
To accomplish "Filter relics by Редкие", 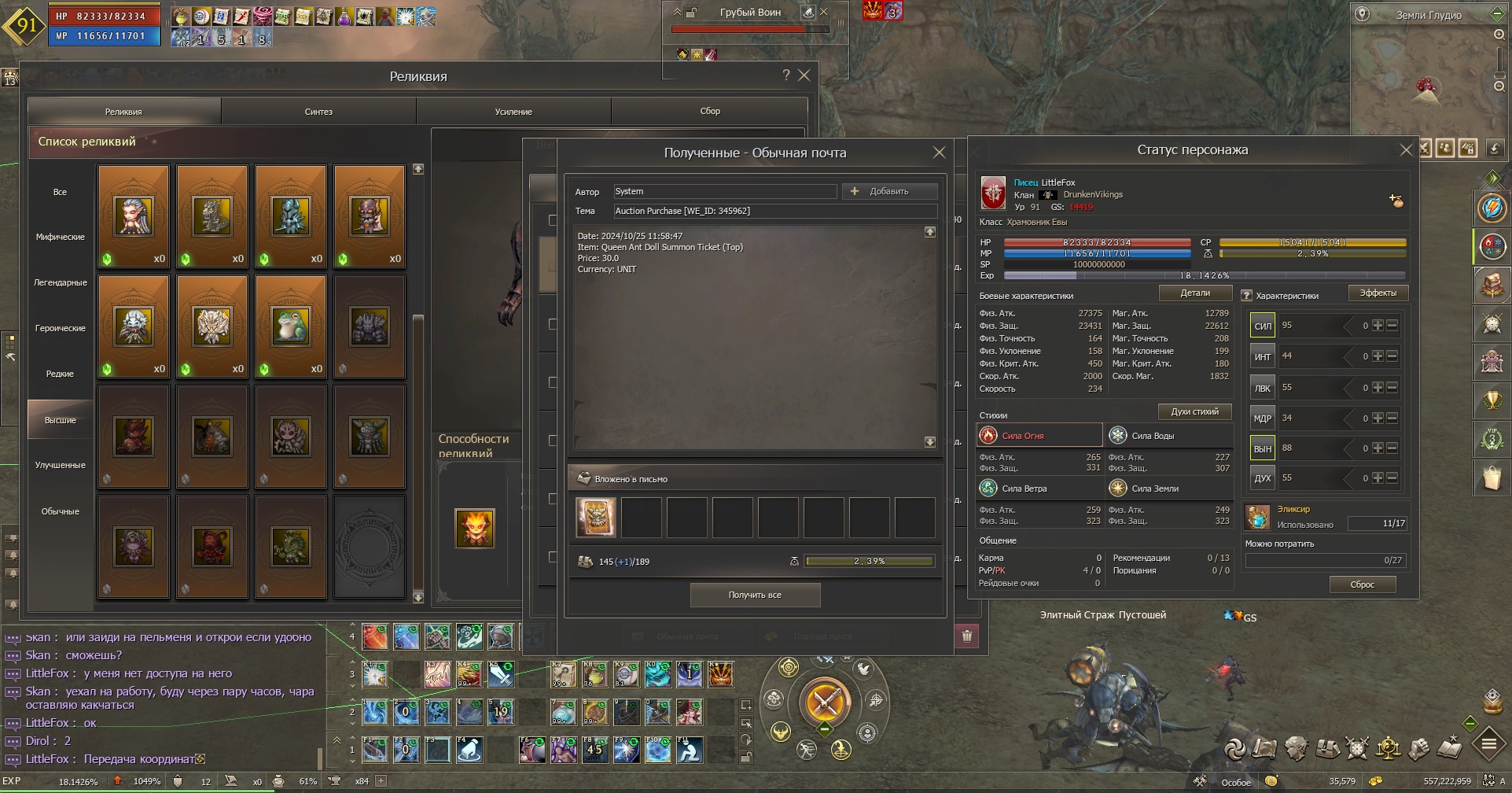I will [61, 374].
